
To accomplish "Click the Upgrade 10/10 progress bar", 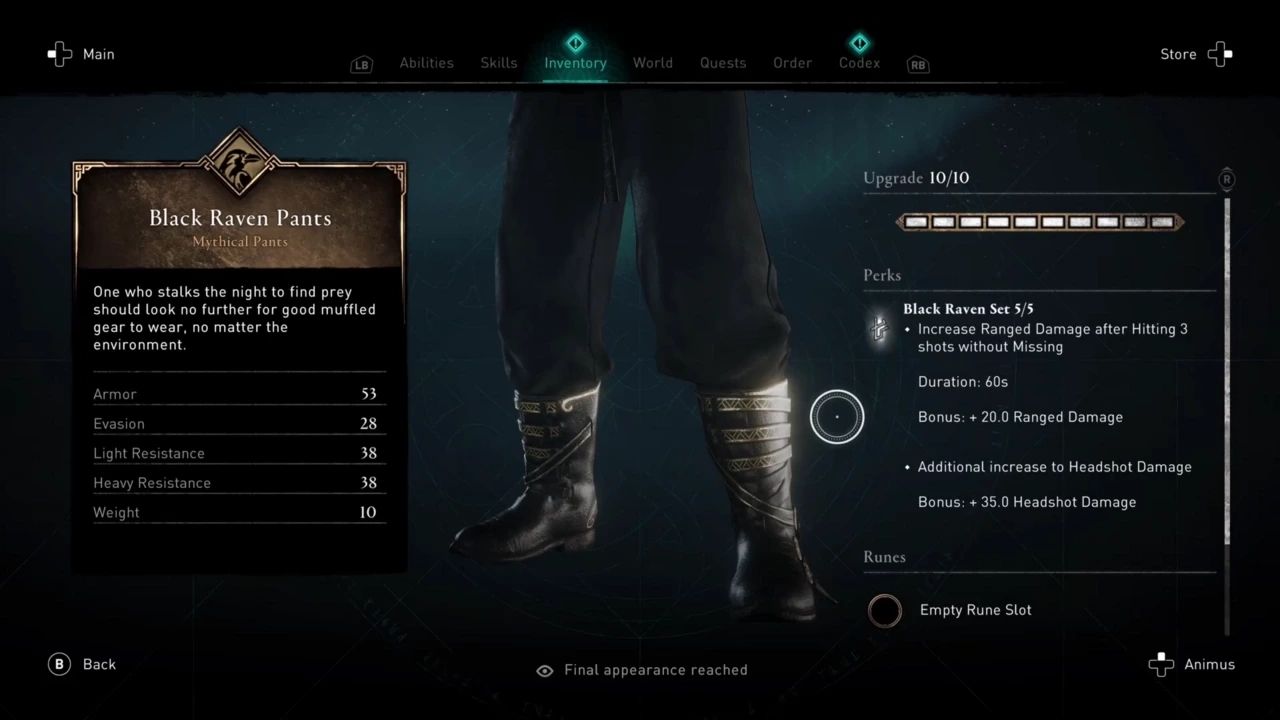I will [1039, 221].
